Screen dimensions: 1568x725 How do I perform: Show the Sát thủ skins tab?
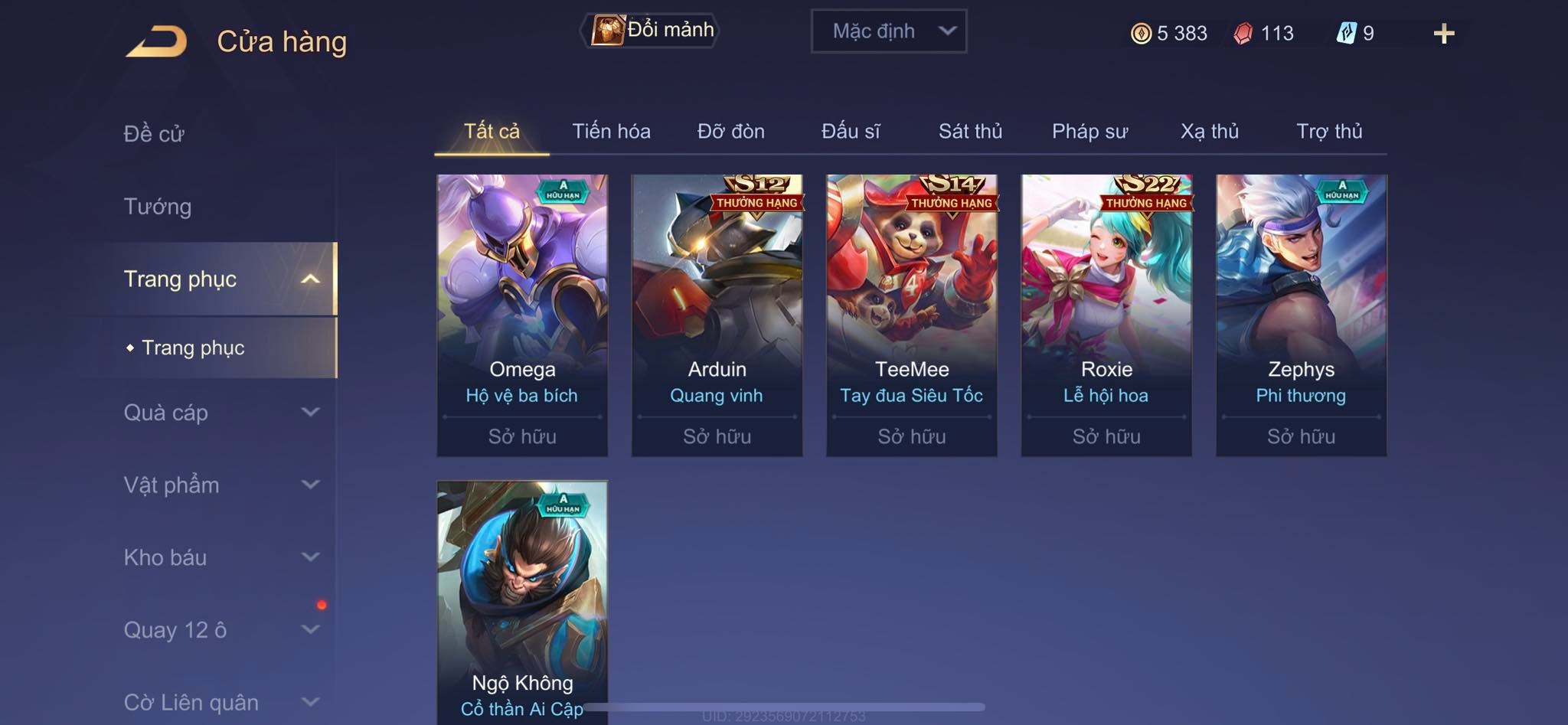[970, 132]
